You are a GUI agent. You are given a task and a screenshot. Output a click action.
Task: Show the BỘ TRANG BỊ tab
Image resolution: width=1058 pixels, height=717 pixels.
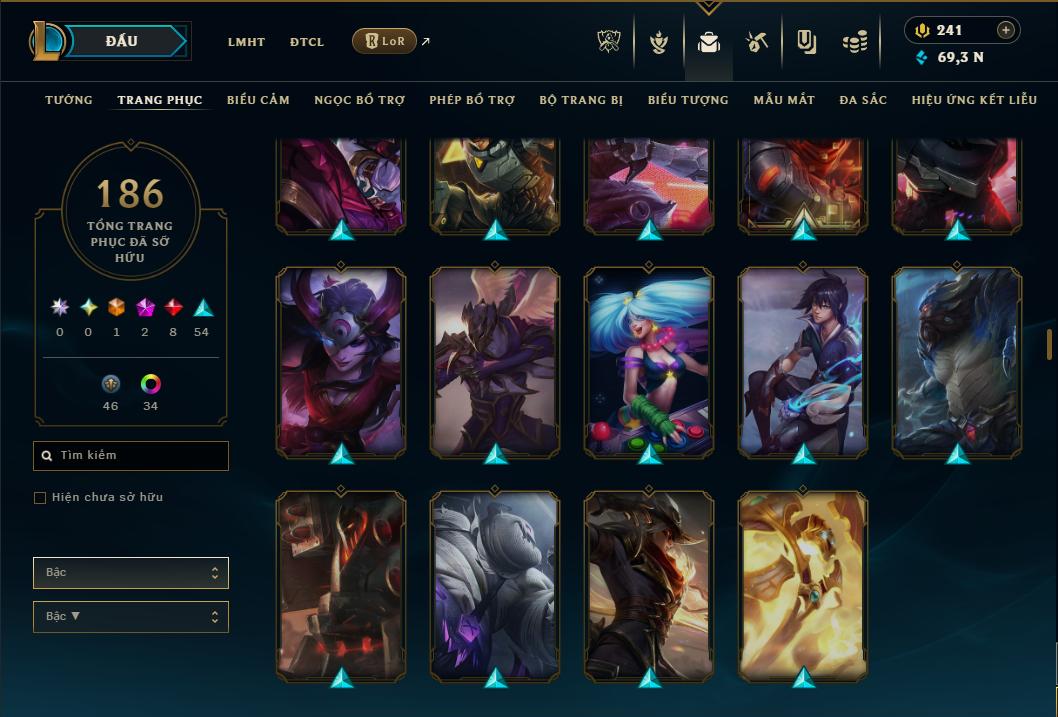[581, 100]
